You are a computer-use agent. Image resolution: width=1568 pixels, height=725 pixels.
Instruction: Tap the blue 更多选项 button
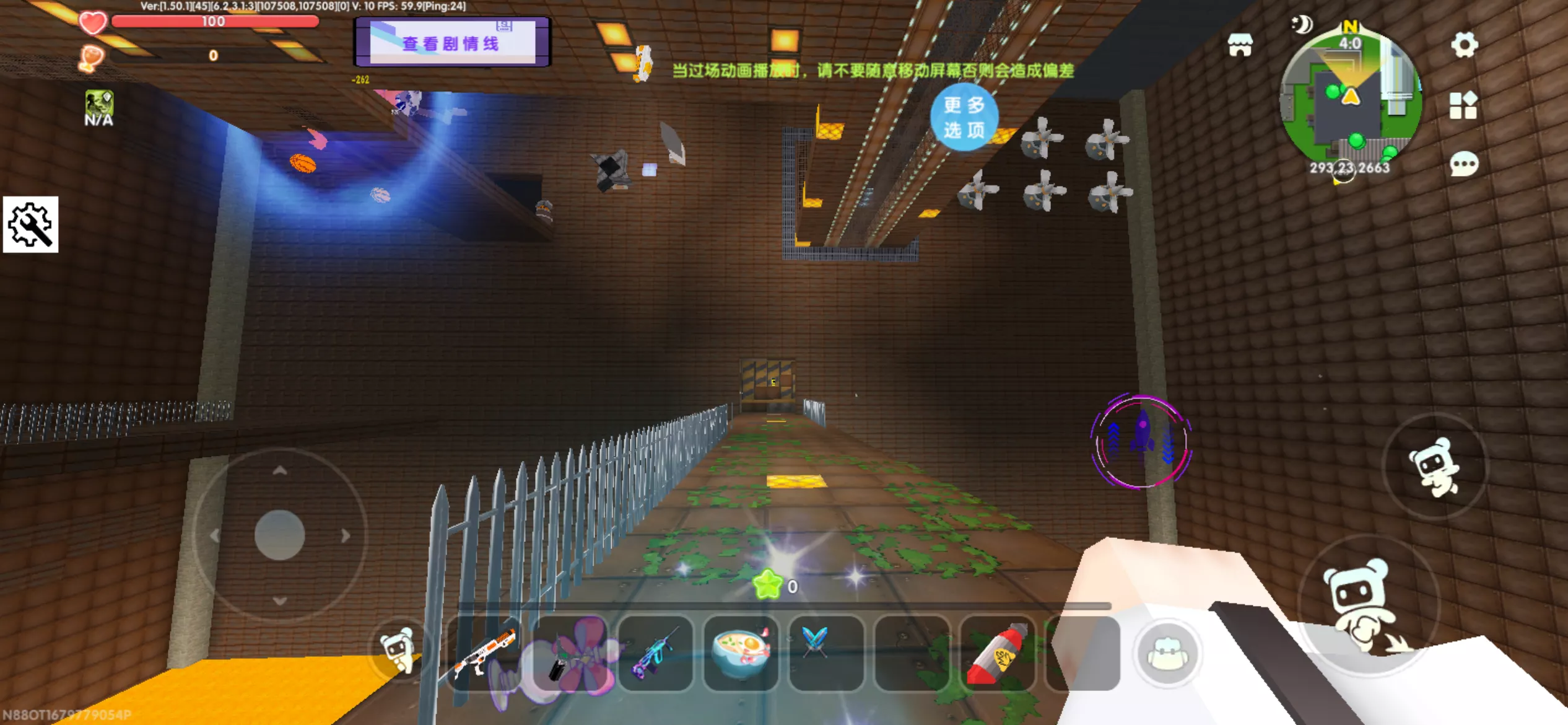pyautogui.click(x=964, y=117)
